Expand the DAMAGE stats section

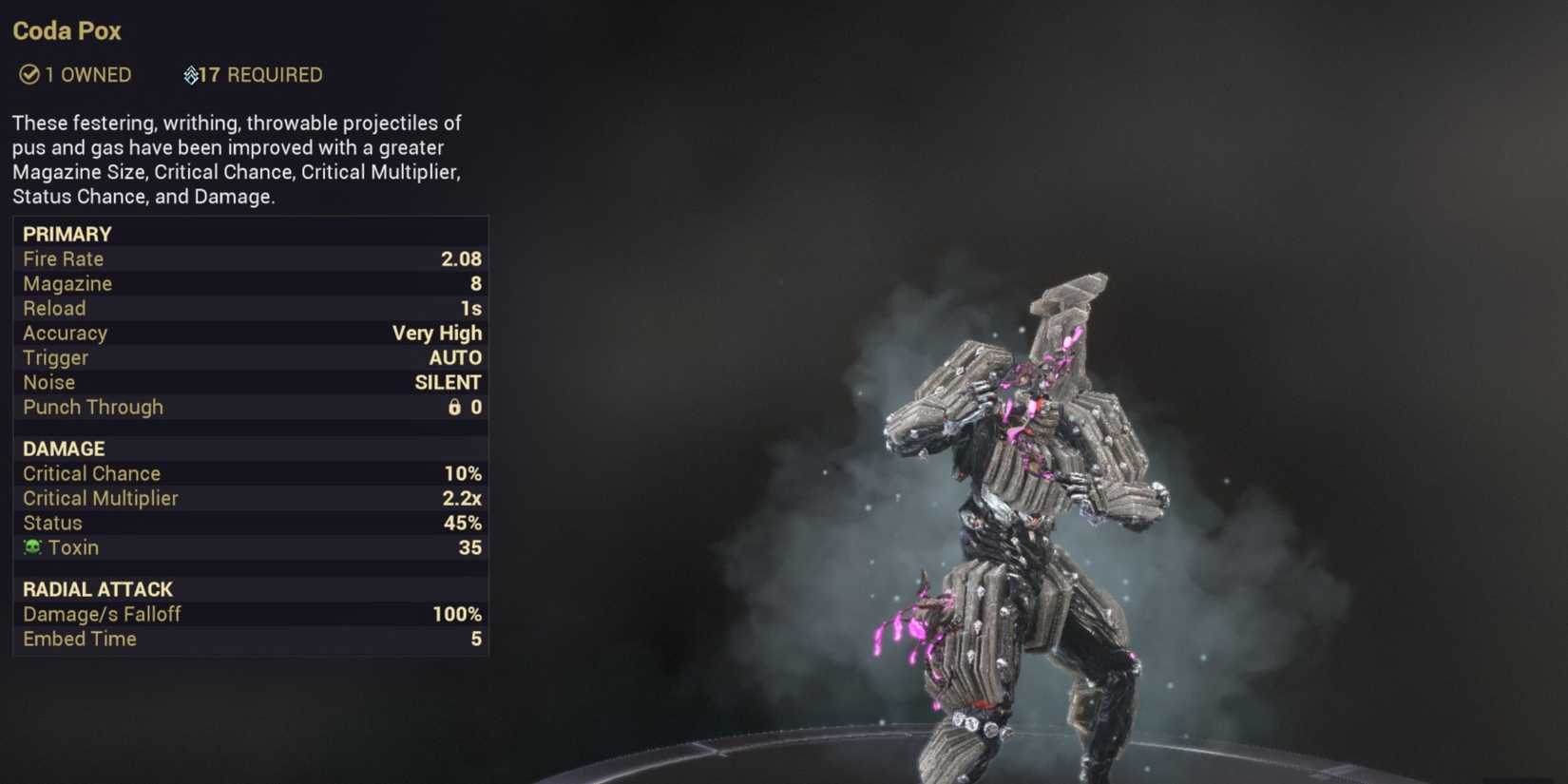[63, 449]
